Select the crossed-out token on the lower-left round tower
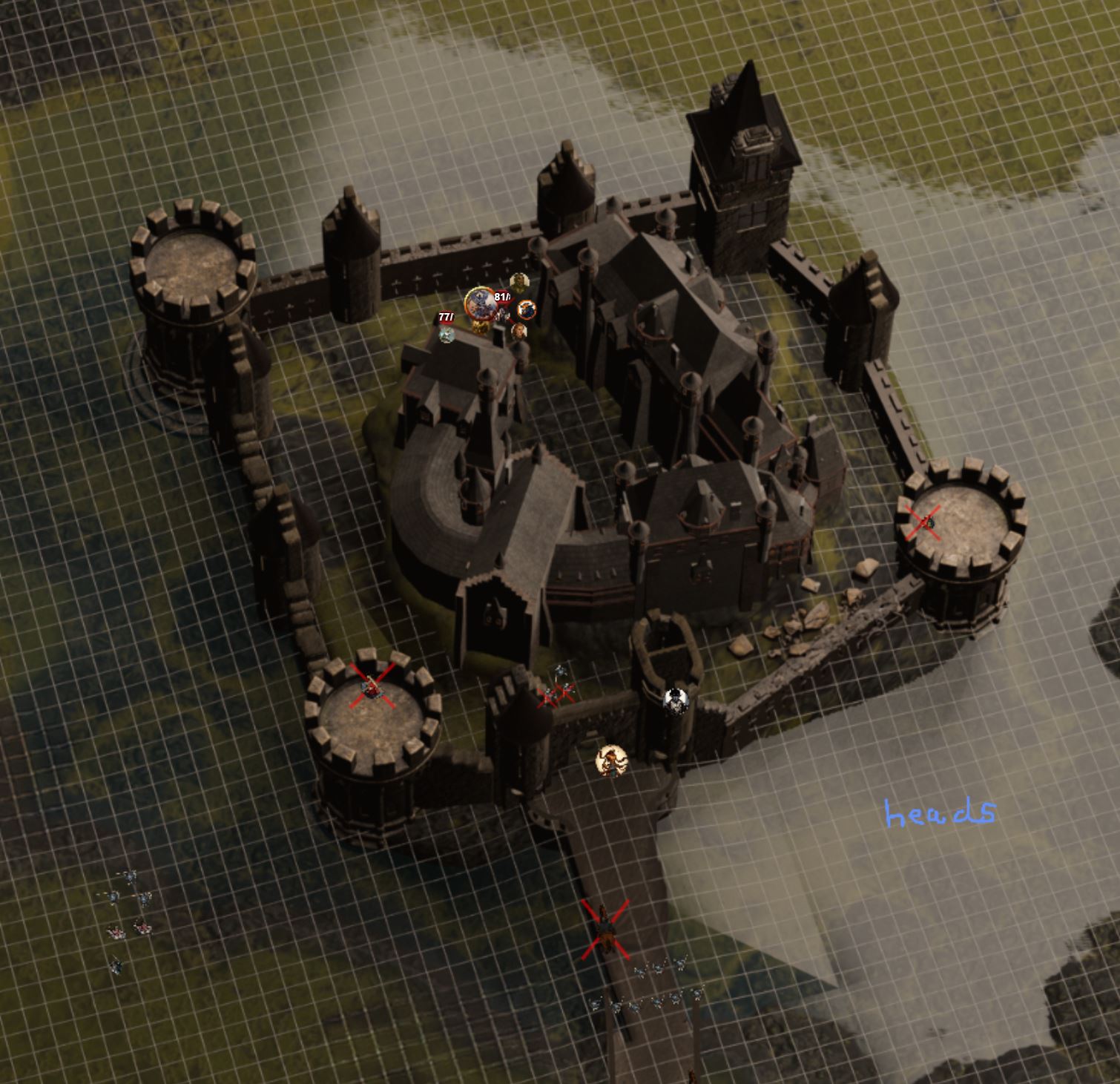 (x=371, y=688)
